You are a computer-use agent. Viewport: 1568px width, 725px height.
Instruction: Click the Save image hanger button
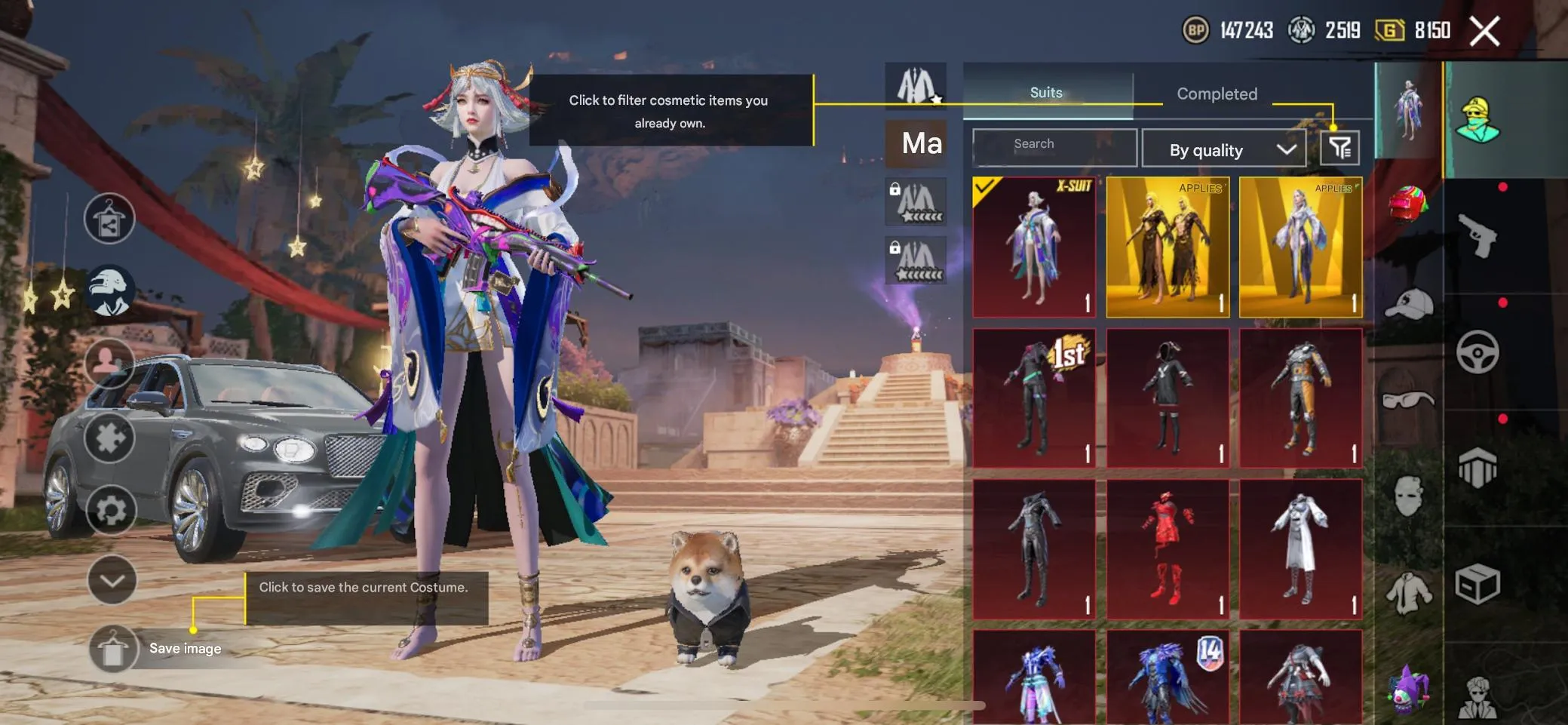(113, 649)
